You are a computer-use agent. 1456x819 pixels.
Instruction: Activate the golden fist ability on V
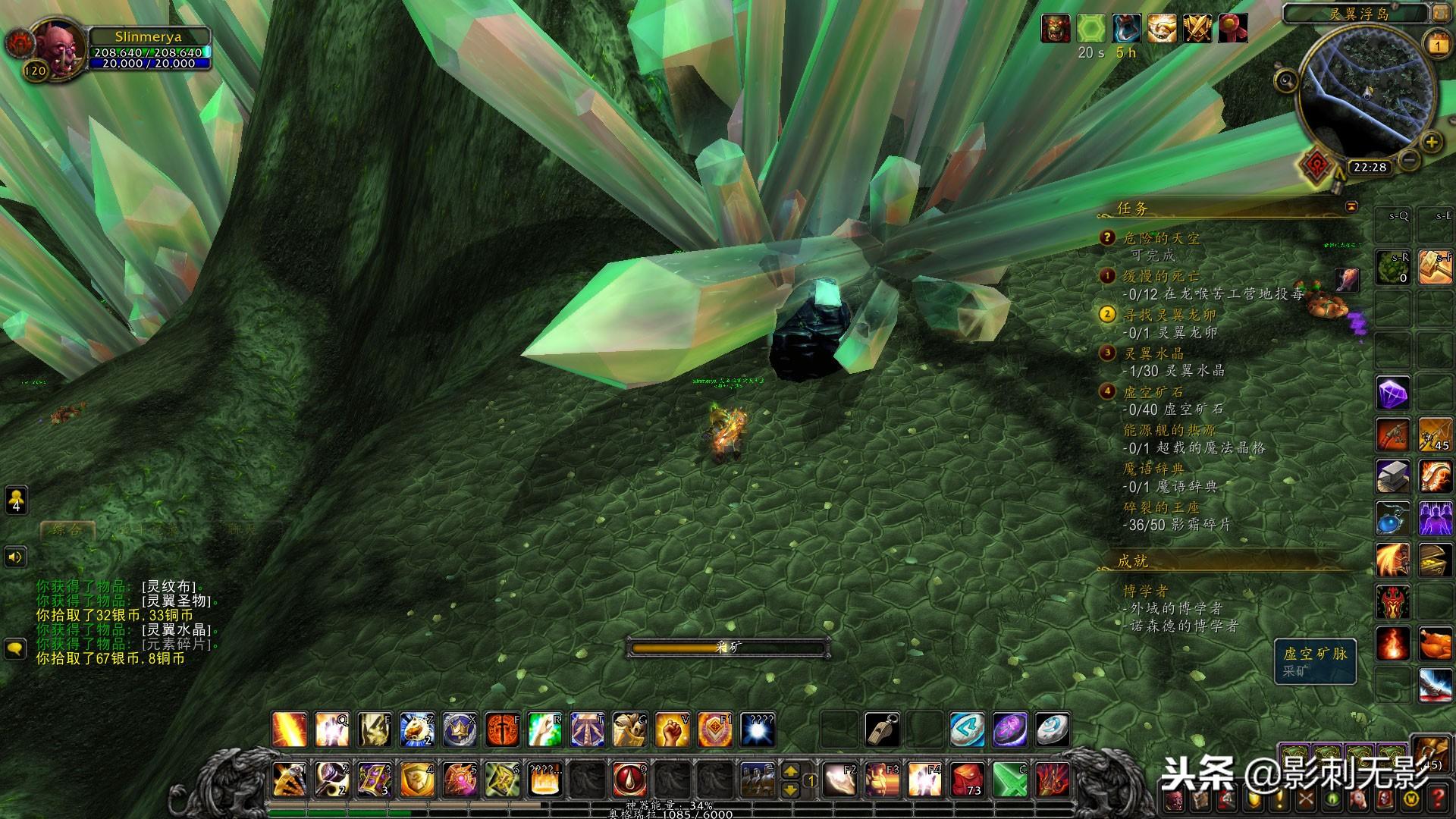(672, 730)
